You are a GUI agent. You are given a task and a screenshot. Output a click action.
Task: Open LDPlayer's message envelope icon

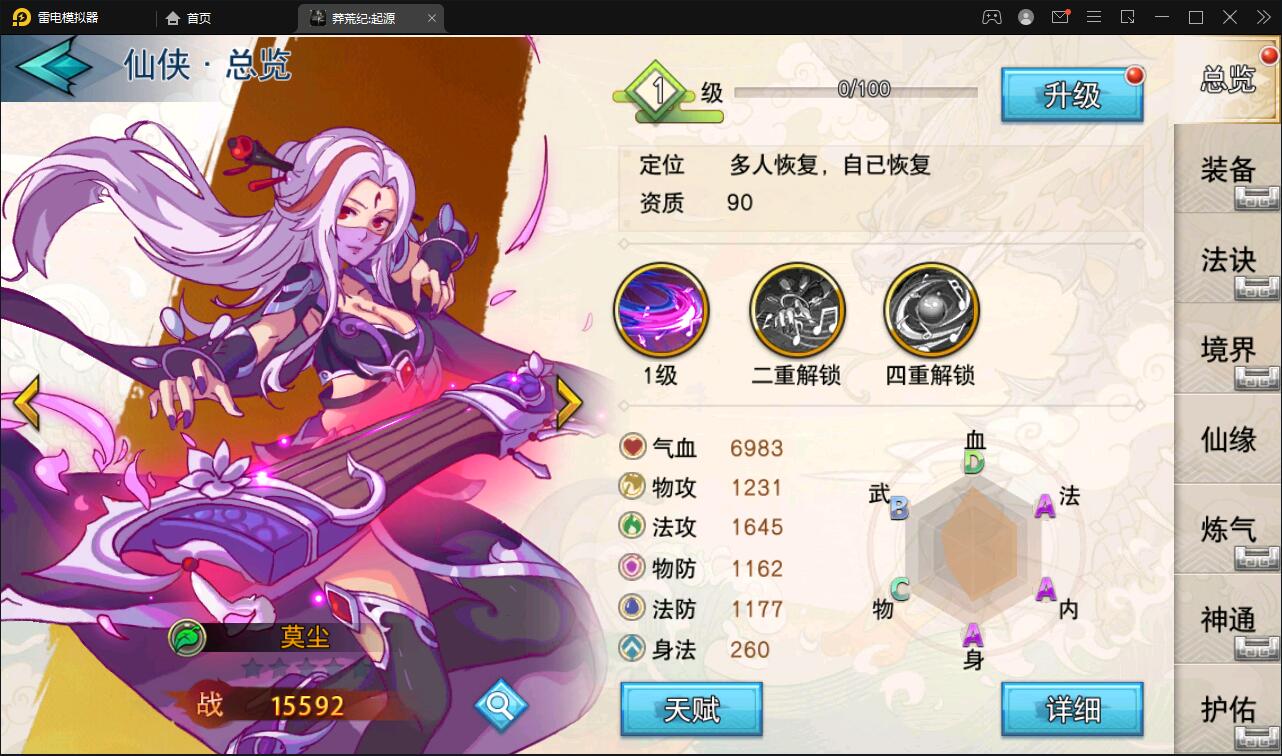(1060, 17)
